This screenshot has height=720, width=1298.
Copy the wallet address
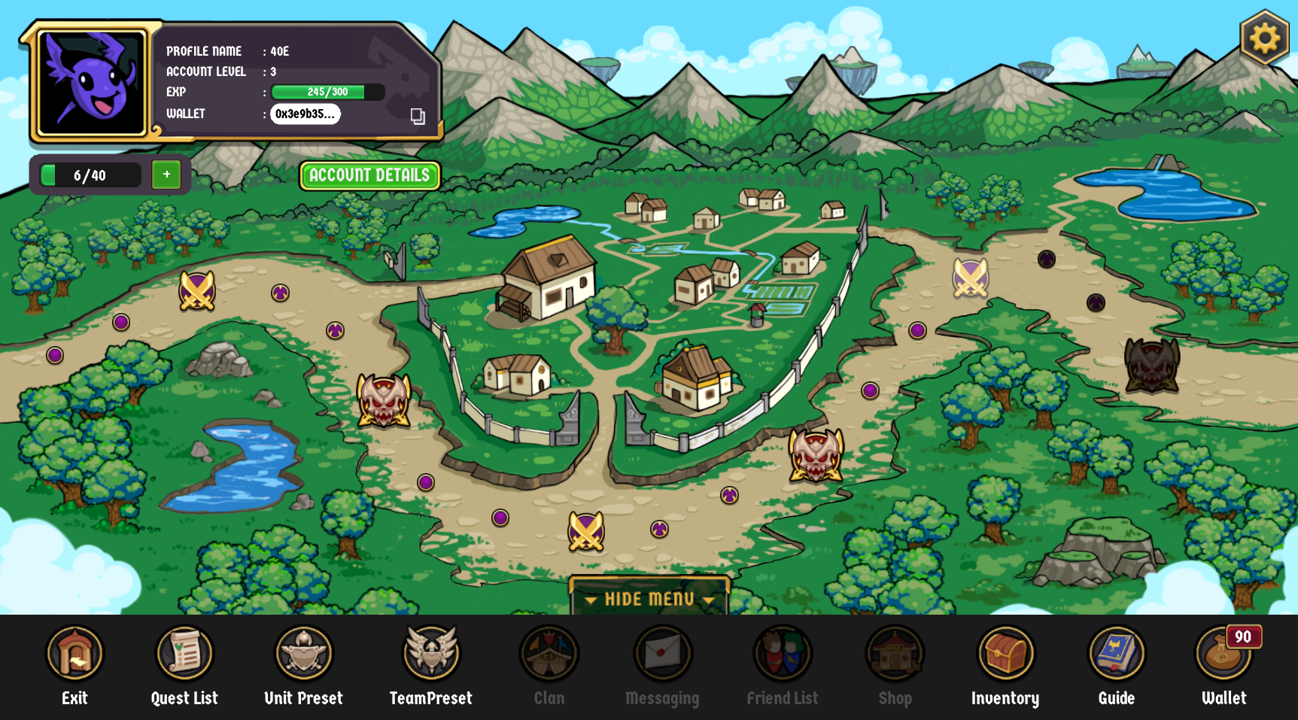click(x=417, y=116)
